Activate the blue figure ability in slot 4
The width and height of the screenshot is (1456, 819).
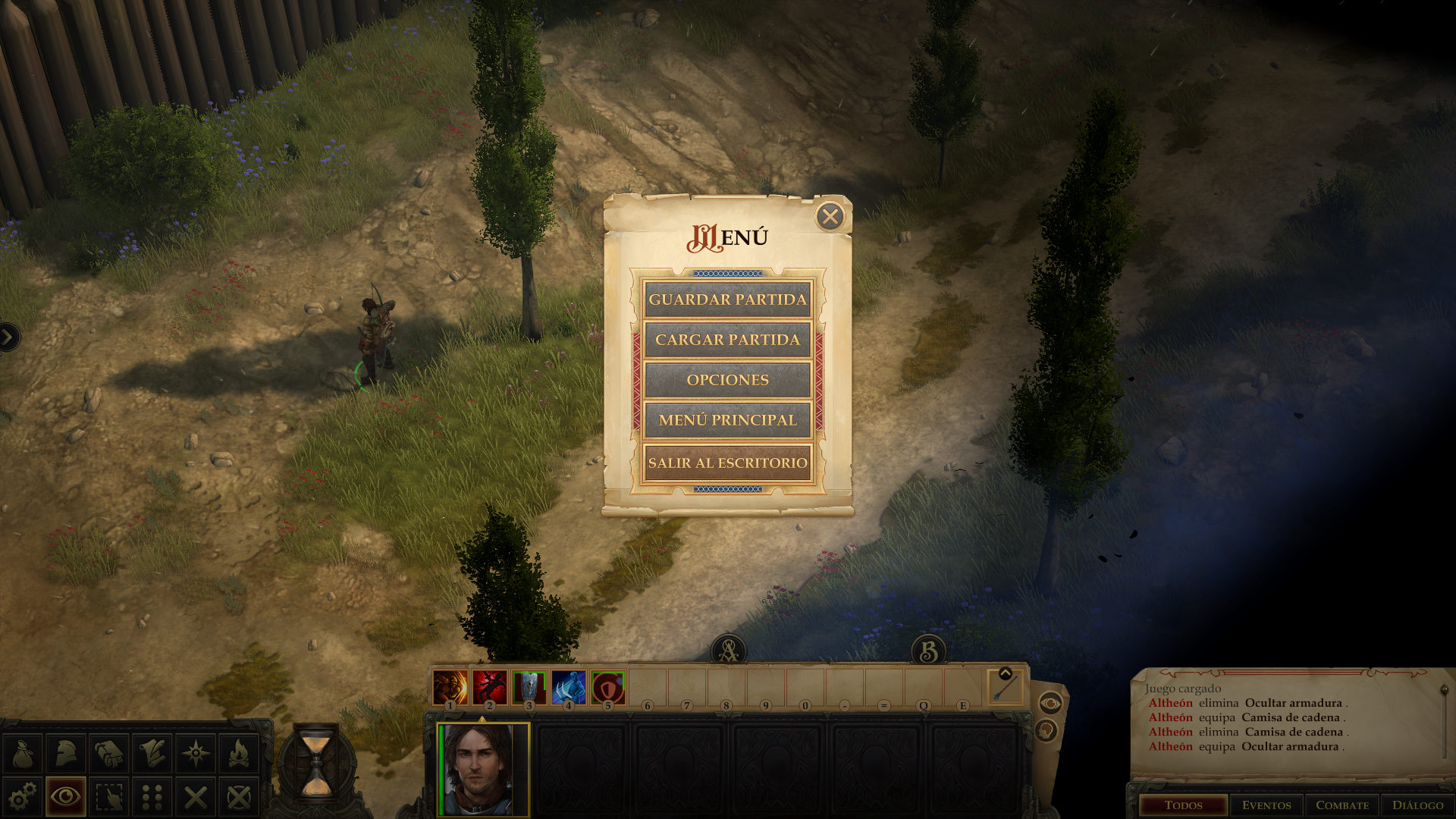pos(568,688)
